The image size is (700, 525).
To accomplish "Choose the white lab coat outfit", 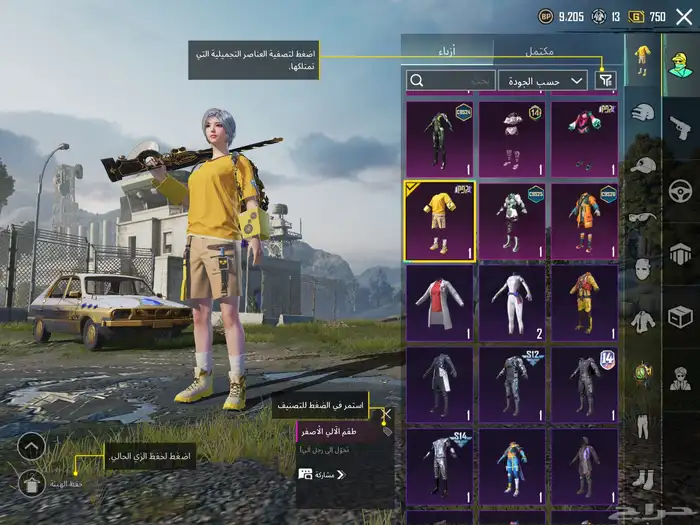I will pos(439,302).
